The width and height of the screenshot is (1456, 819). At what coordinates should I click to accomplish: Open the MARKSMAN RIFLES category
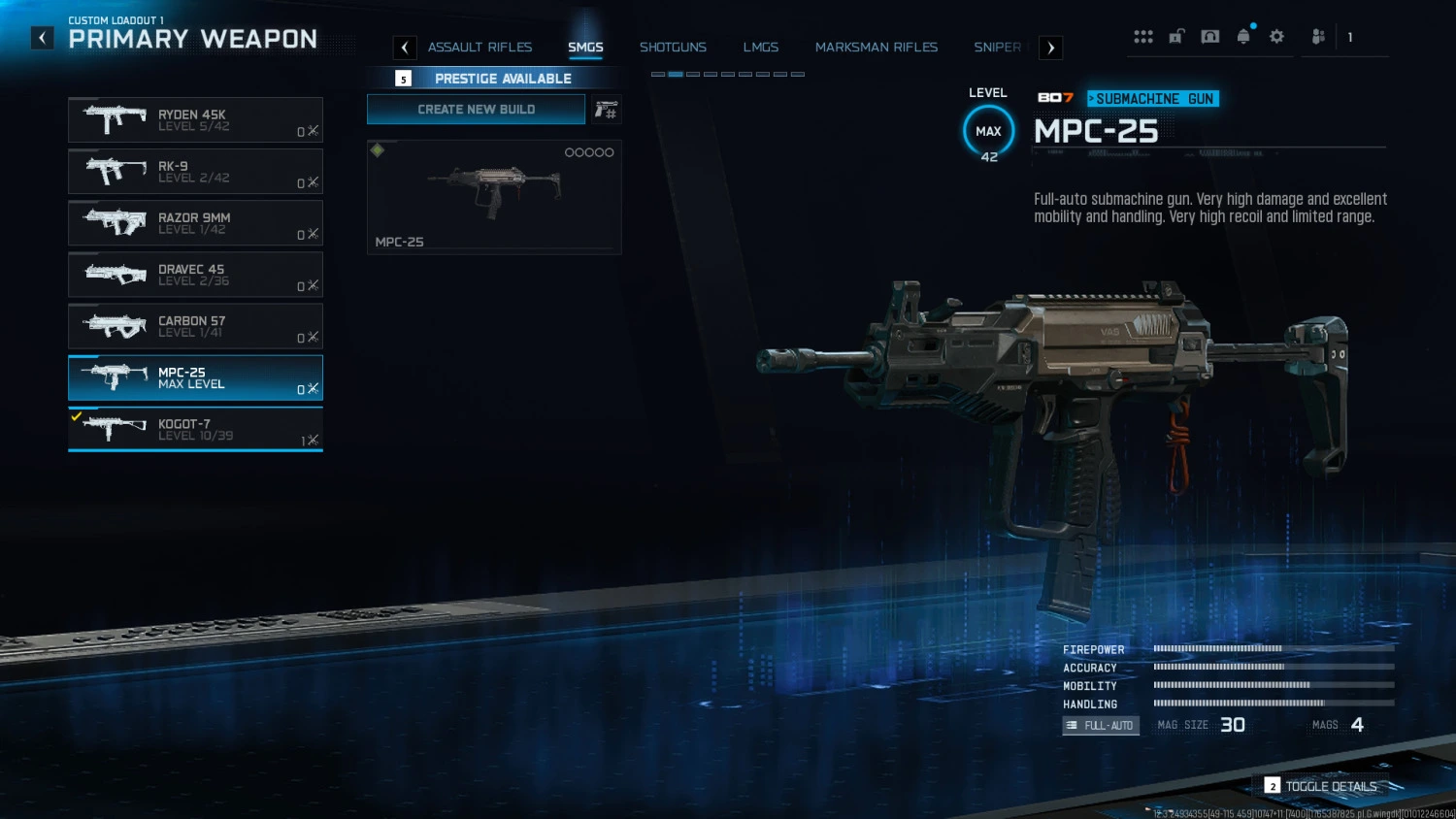tap(876, 47)
